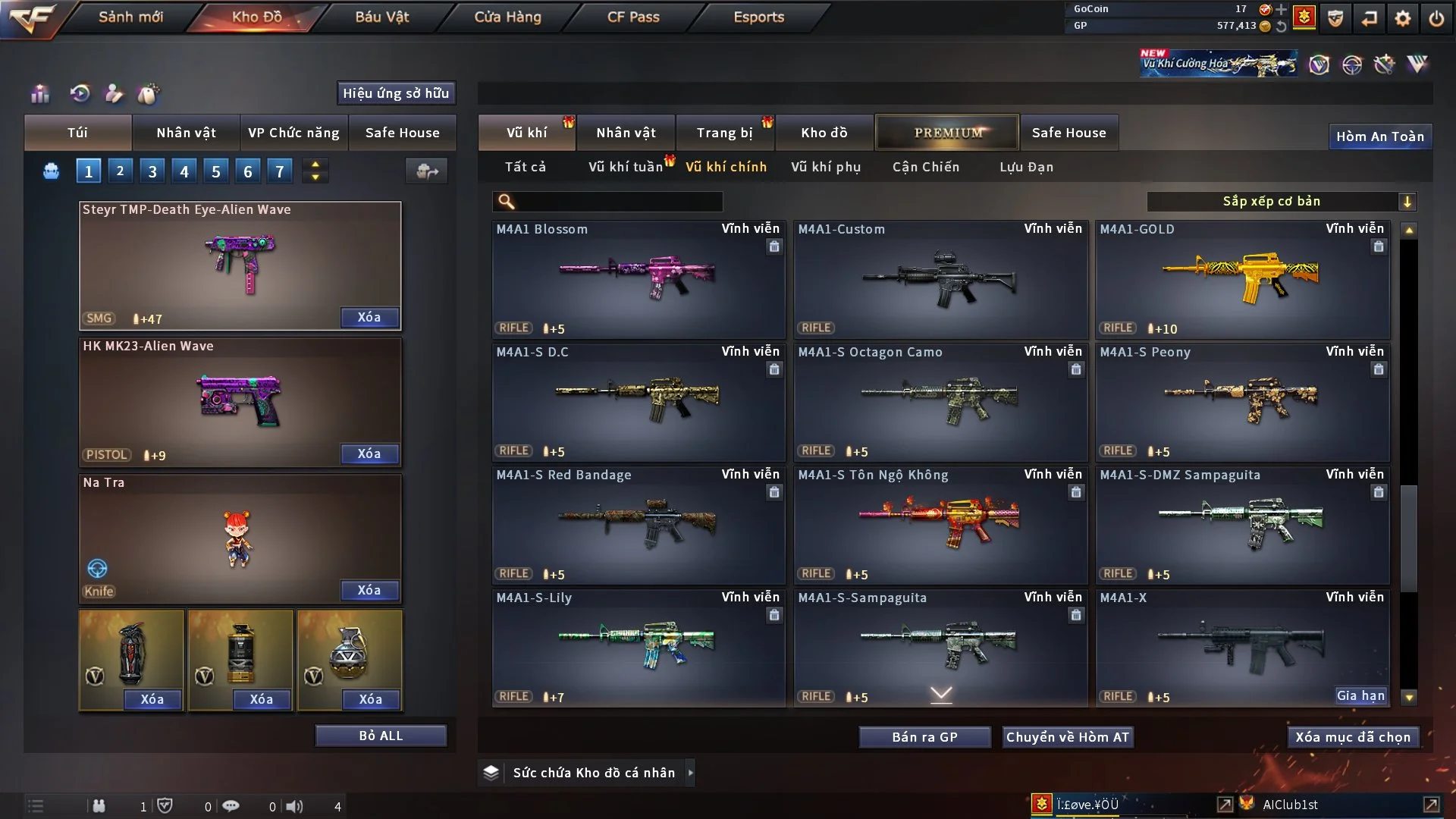Filter by Cận Chiến weapons
This screenshot has height=819, width=1456.
pos(925,167)
